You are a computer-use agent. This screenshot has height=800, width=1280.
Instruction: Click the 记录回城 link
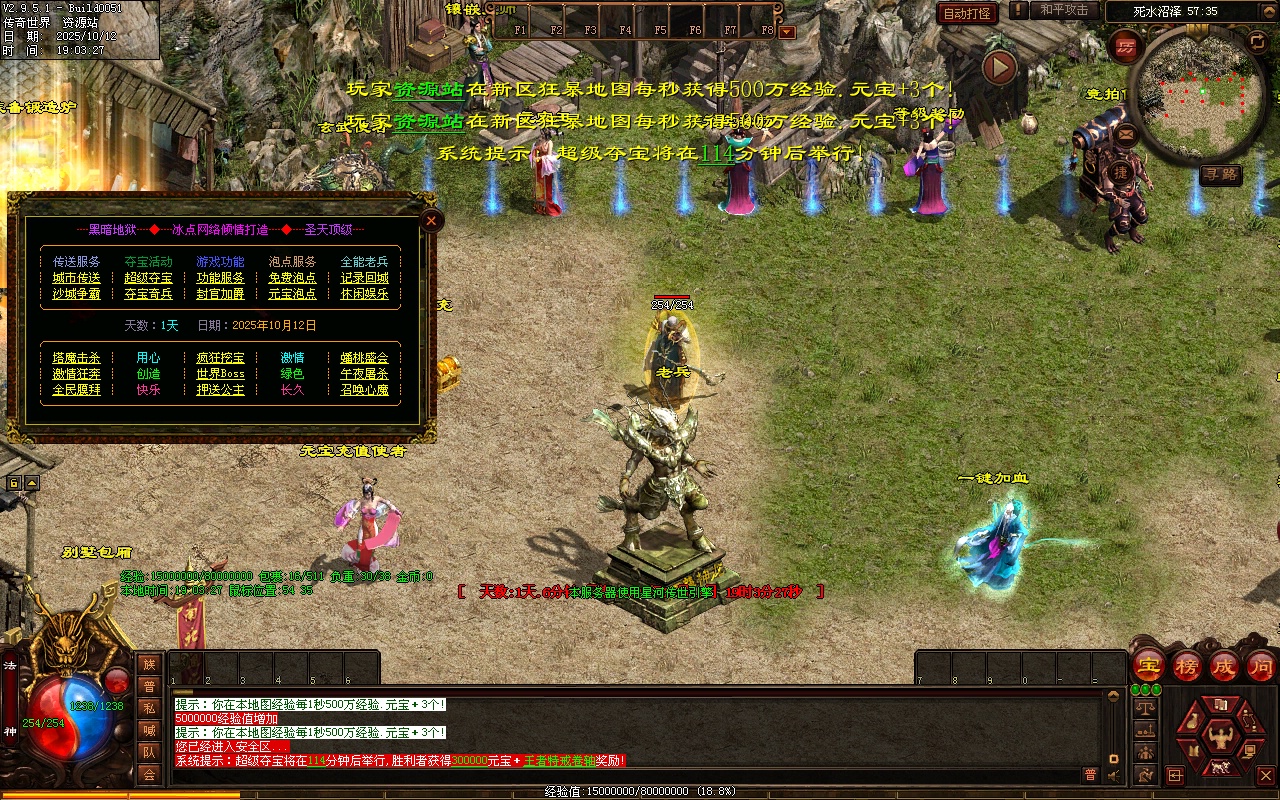[x=364, y=278]
